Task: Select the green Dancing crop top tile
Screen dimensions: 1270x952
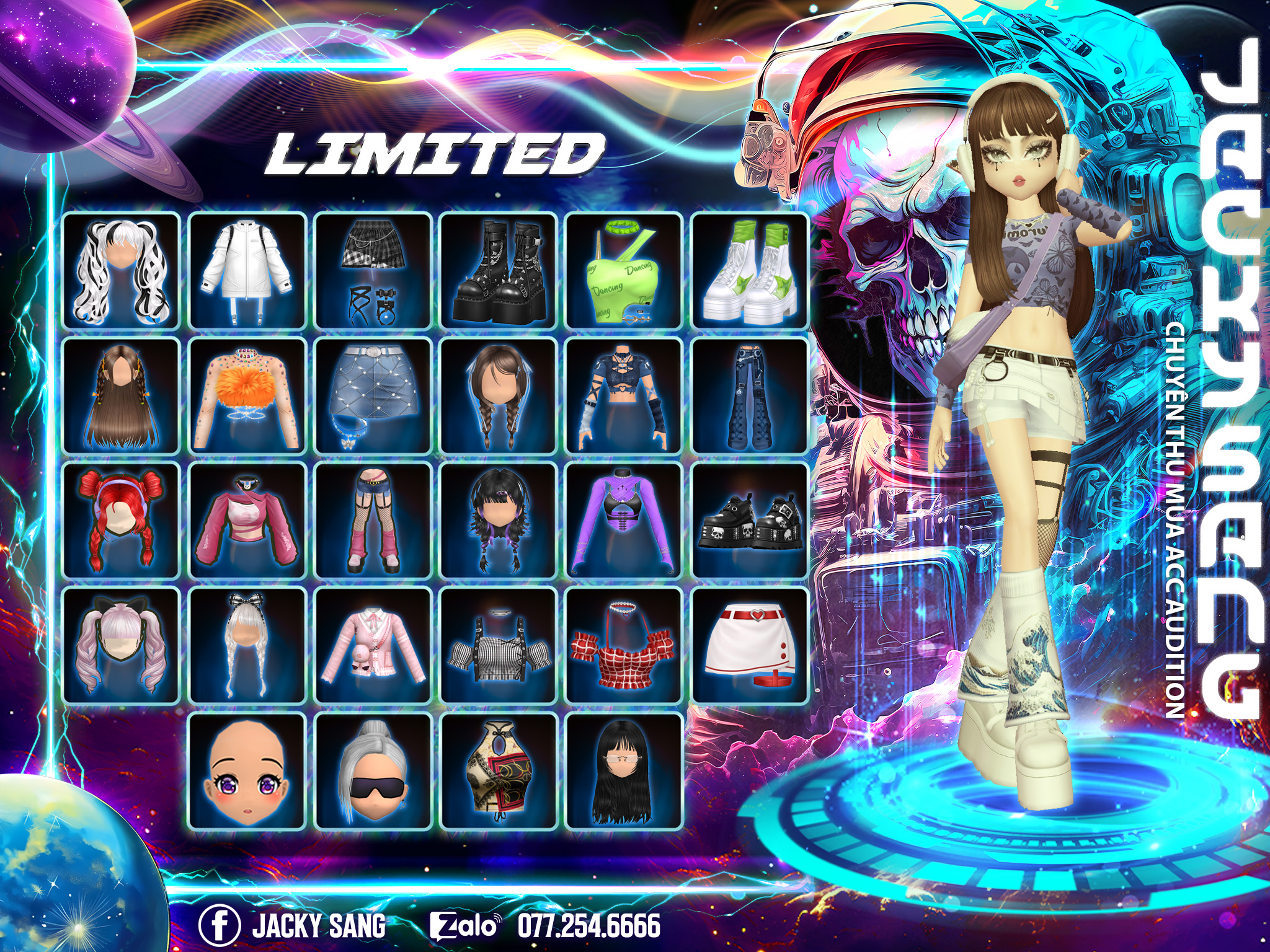Action: 624,271
